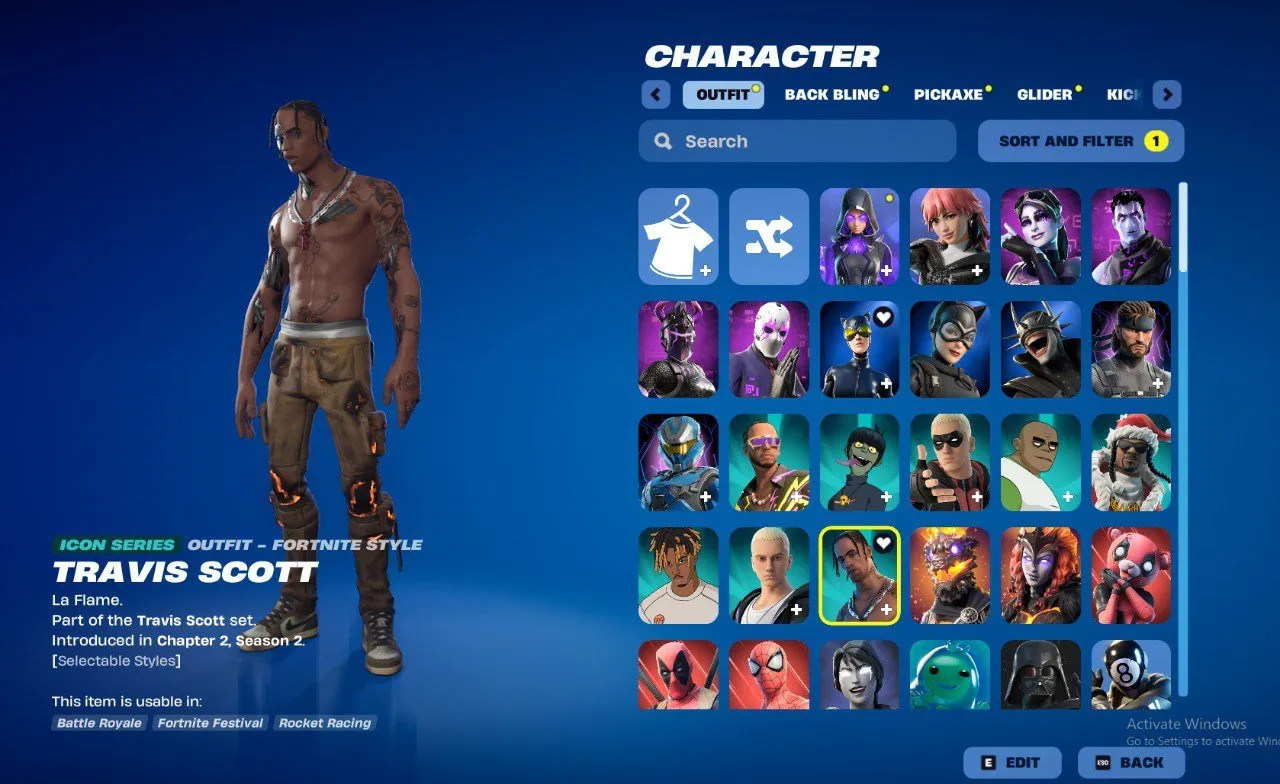
Task: Click the Edit button
Action: click(x=1012, y=762)
